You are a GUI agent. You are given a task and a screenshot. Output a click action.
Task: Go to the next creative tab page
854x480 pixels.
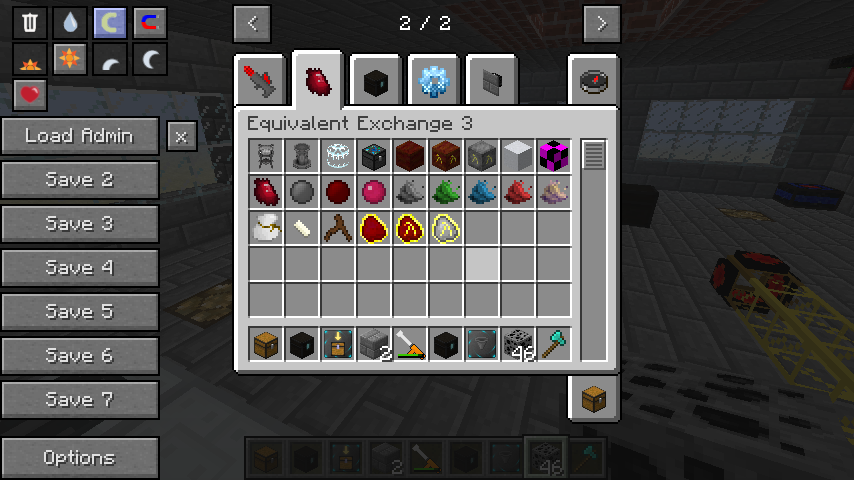click(601, 23)
